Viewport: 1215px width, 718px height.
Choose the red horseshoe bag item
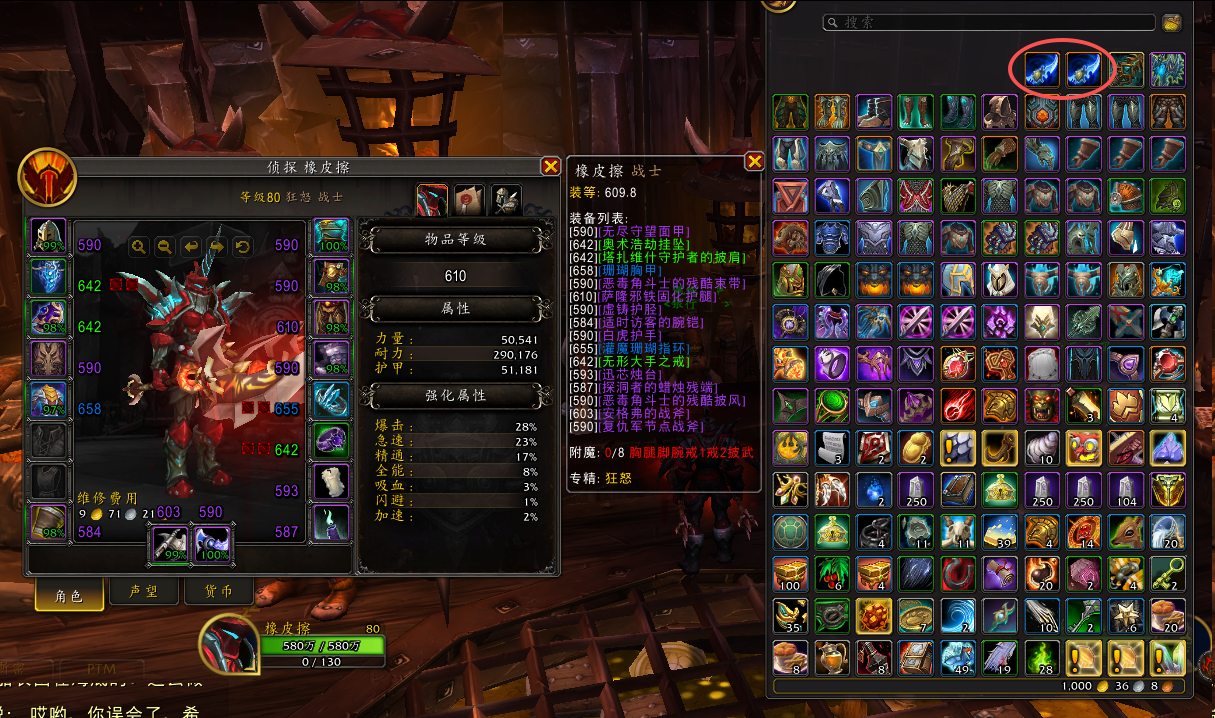pyautogui.click(x=958, y=573)
